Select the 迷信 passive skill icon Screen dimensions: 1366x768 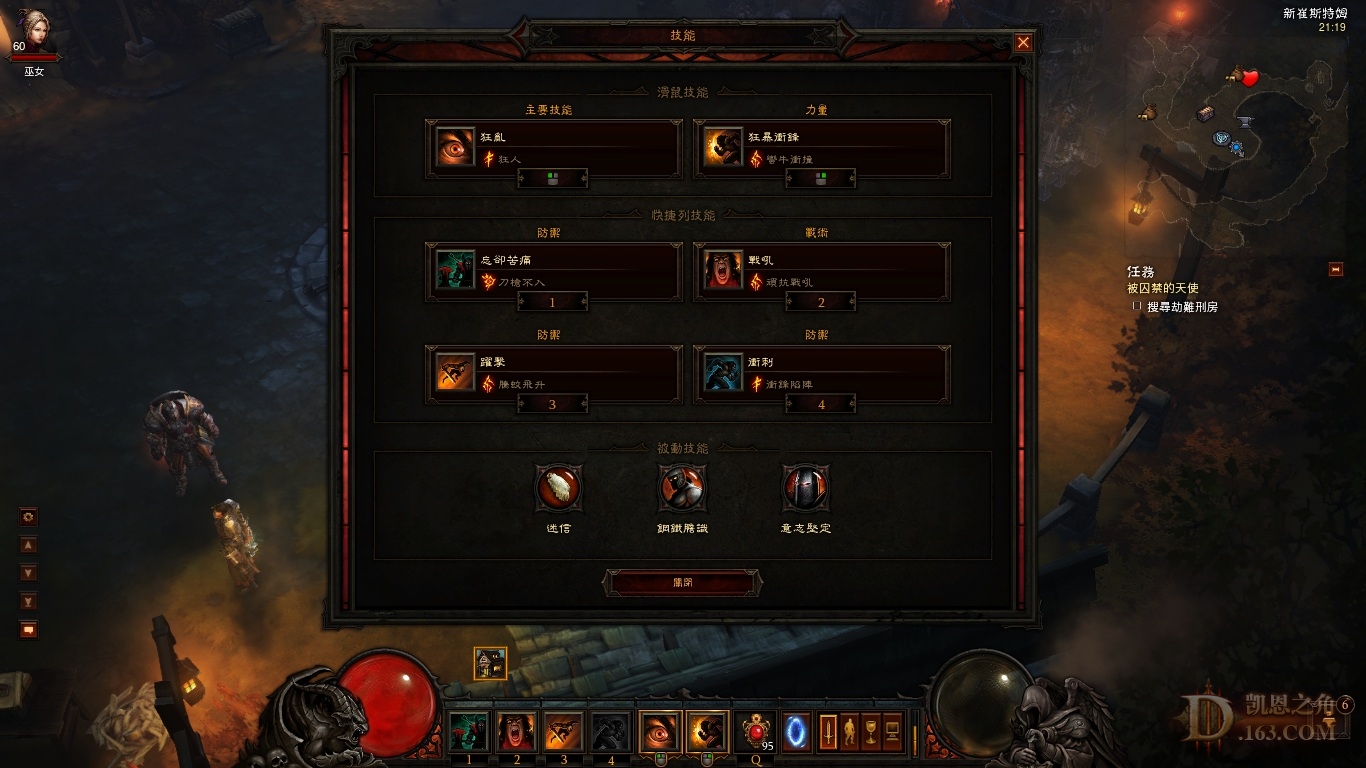click(559, 488)
